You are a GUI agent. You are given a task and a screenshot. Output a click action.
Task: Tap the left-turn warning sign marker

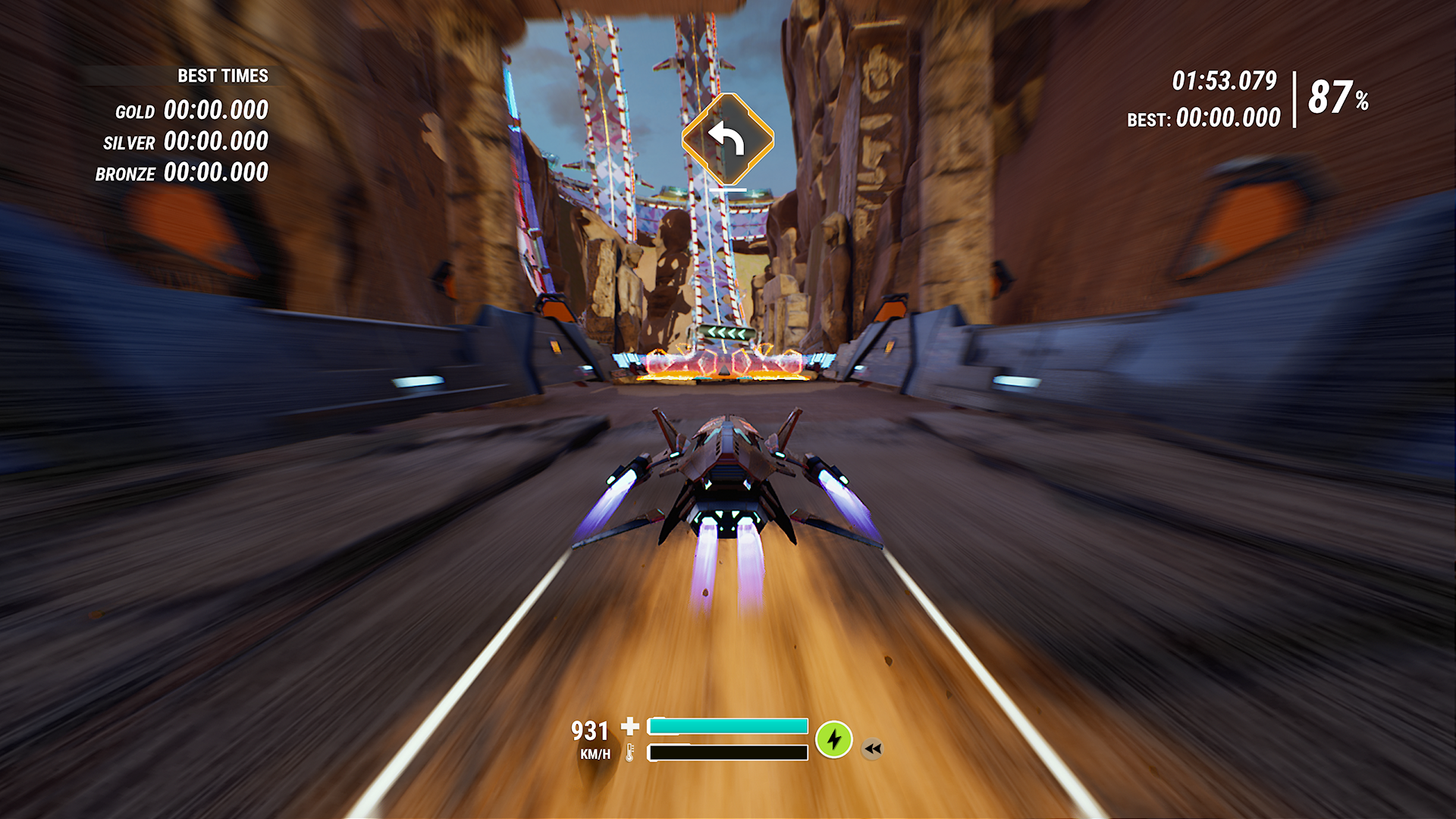pos(726,140)
